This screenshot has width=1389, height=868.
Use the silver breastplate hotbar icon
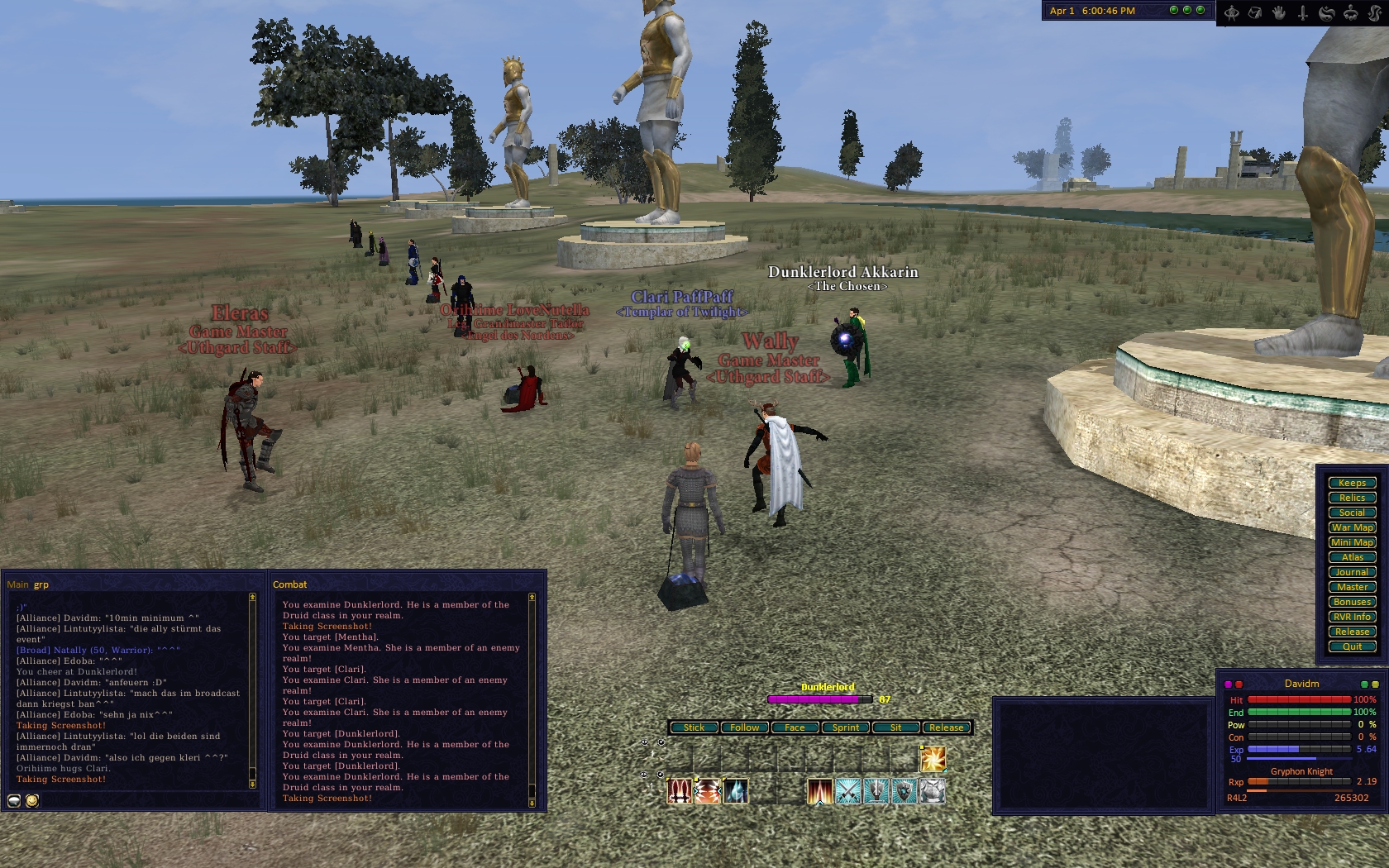coord(932,791)
